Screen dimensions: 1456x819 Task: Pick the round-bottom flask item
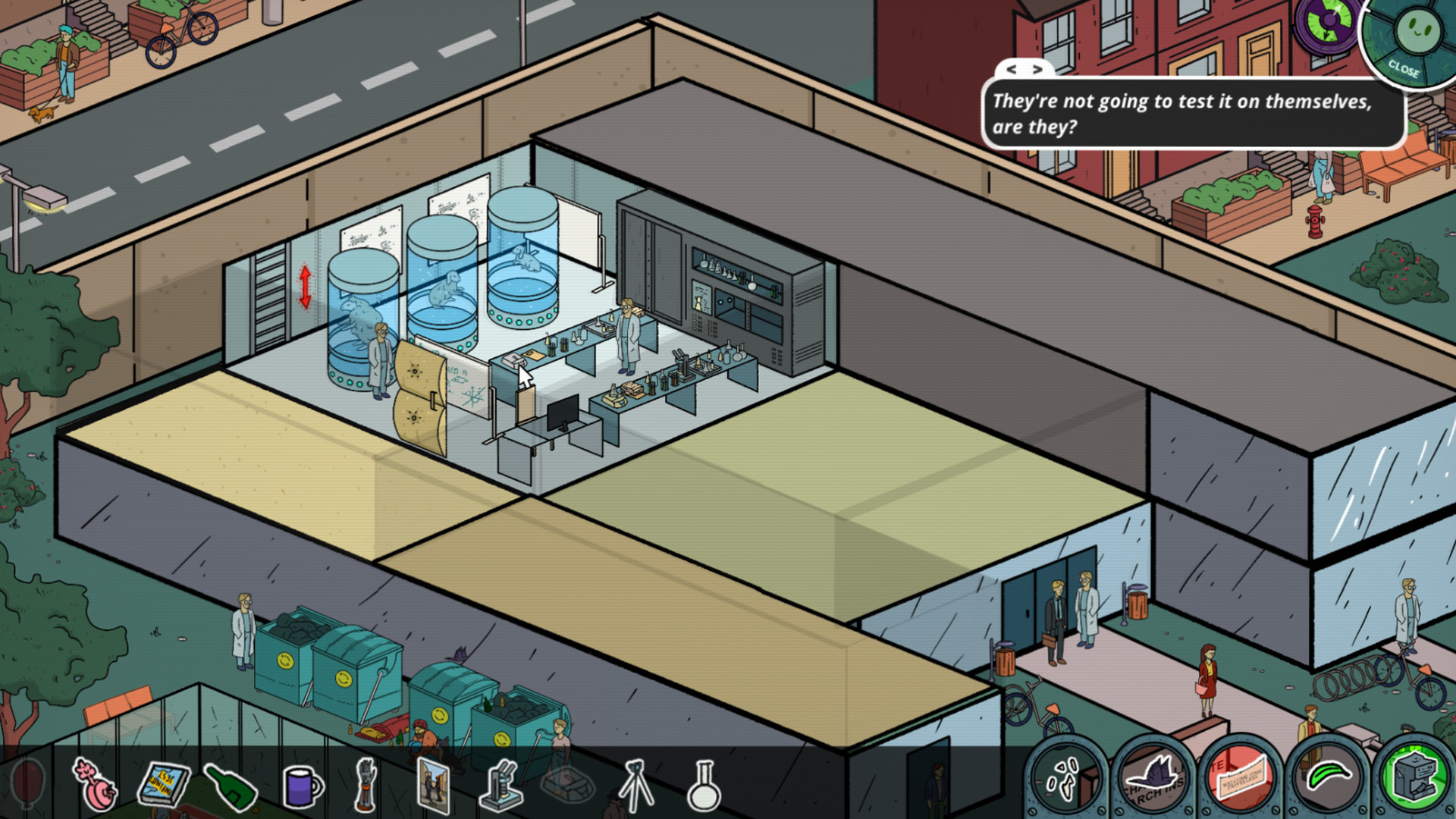coord(703,786)
